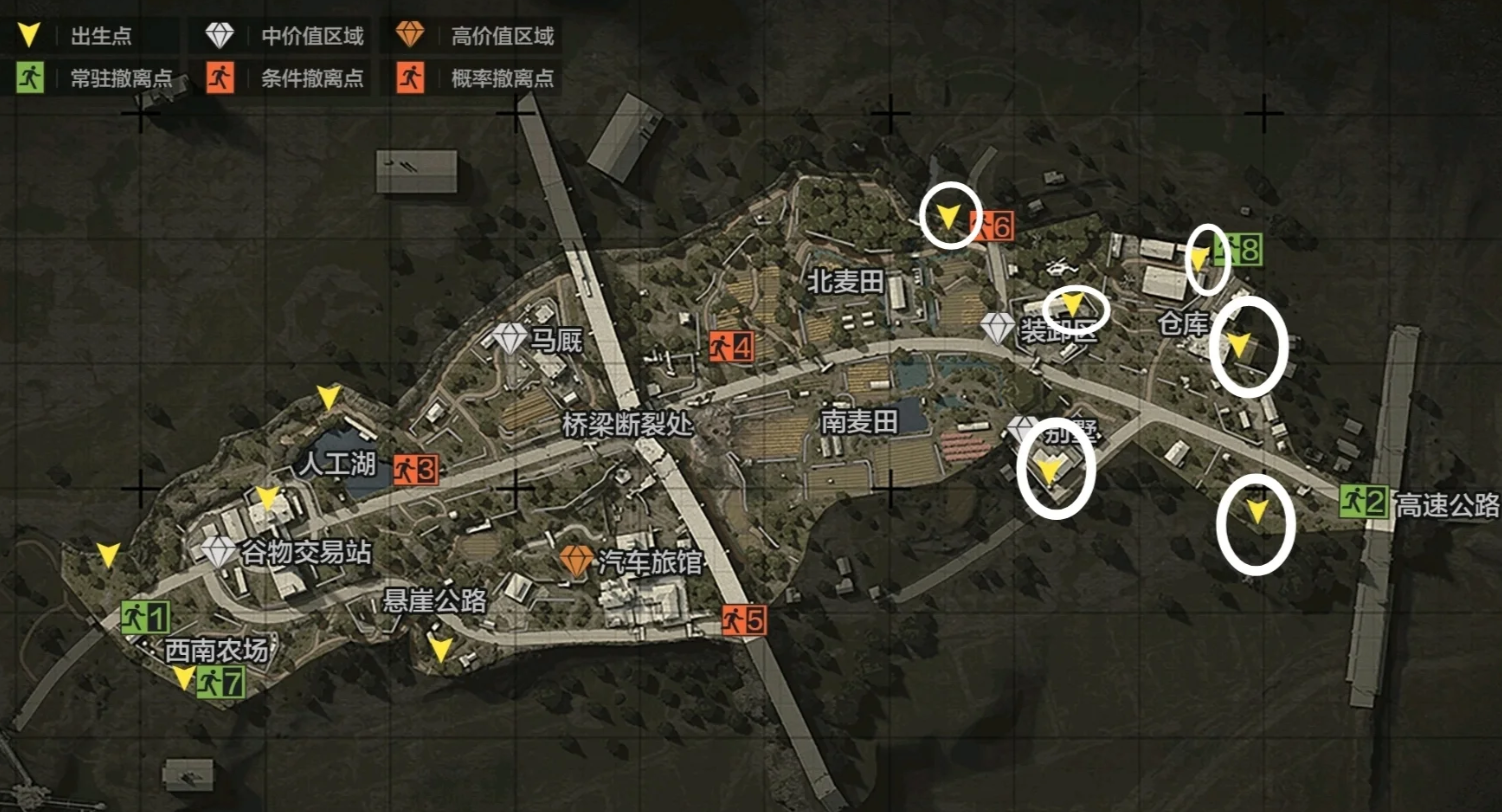Click the conditional extraction legend icon
The image size is (1502, 812).
coord(219,75)
